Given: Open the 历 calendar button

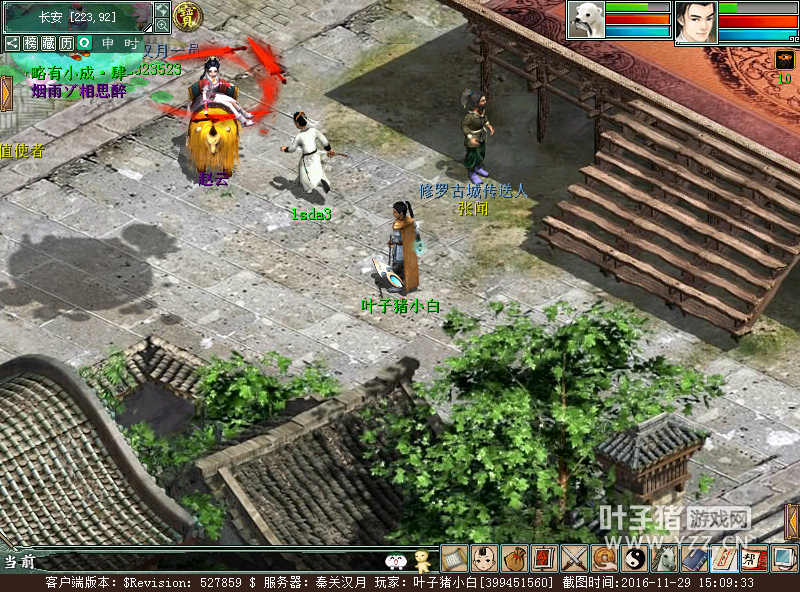Looking at the screenshot, I should (66, 43).
